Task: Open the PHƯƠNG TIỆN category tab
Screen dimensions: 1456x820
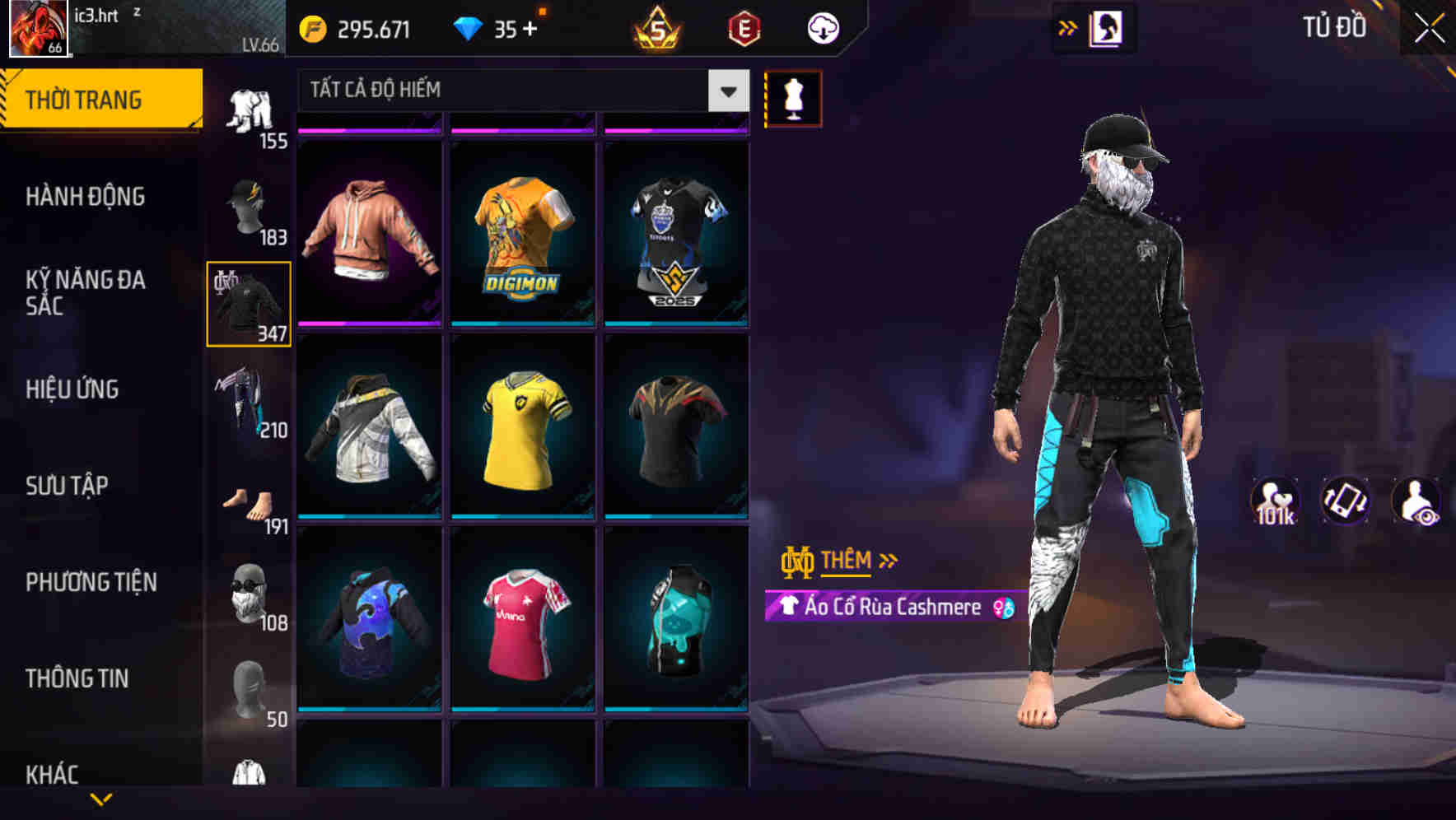Action: 91,581
